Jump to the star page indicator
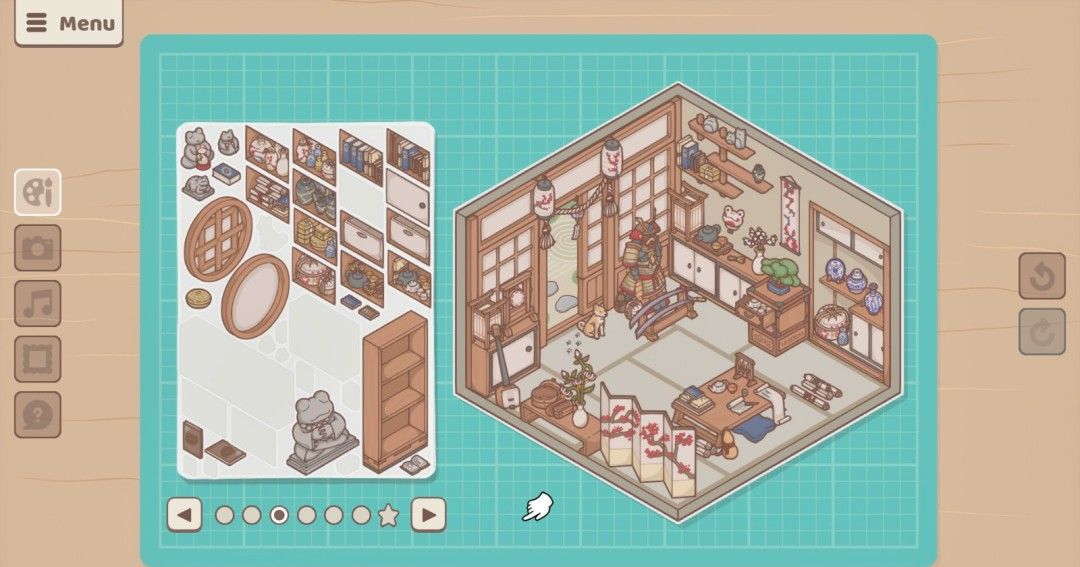This screenshot has height=567, width=1080. (x=388, y=516)
